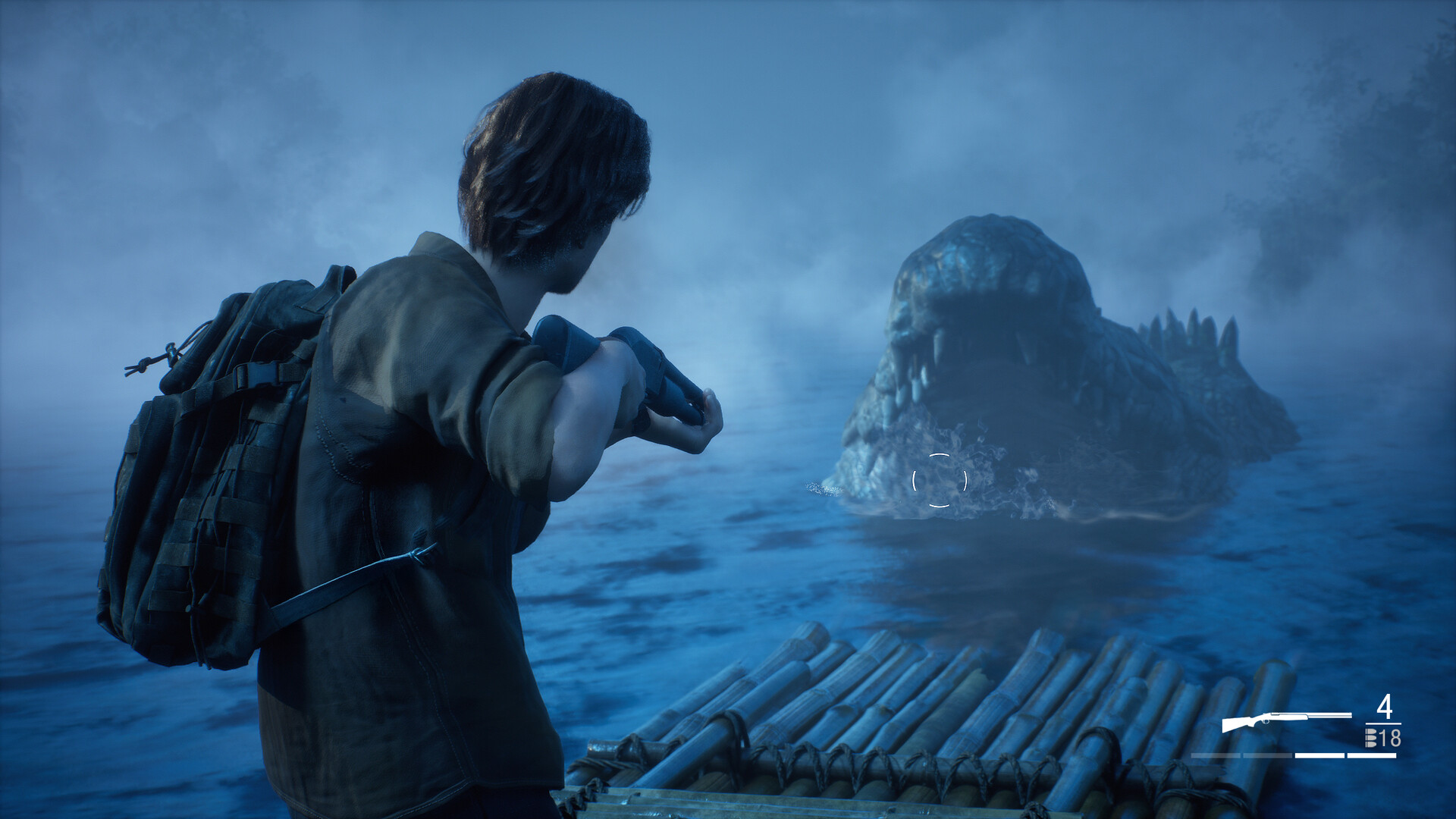
Task: Click the rightmost filled ammo segment
Action: tap(1370, 755)
